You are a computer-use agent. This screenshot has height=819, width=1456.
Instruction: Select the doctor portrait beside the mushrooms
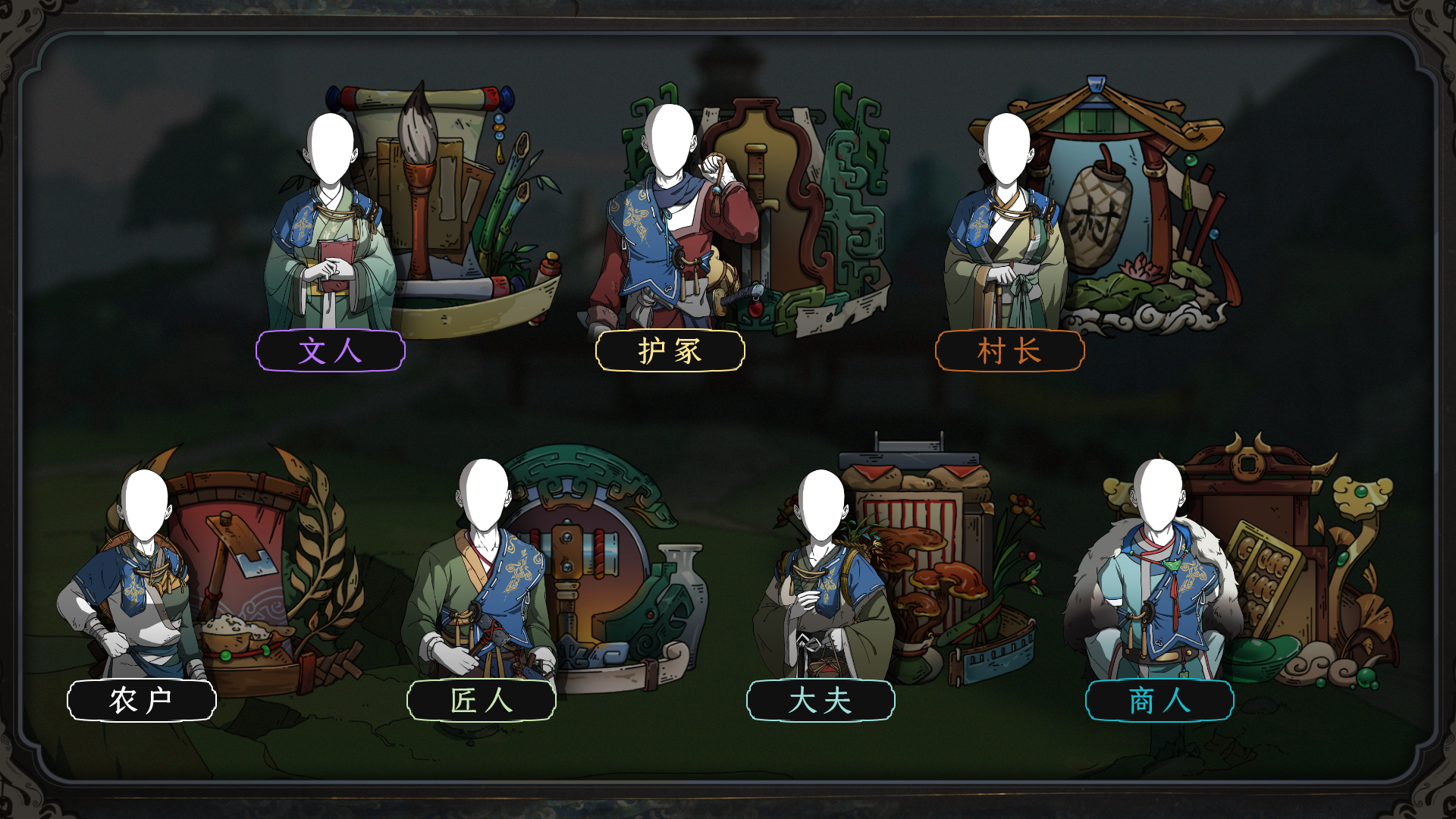pyautogui.click(x=821, y=584)
